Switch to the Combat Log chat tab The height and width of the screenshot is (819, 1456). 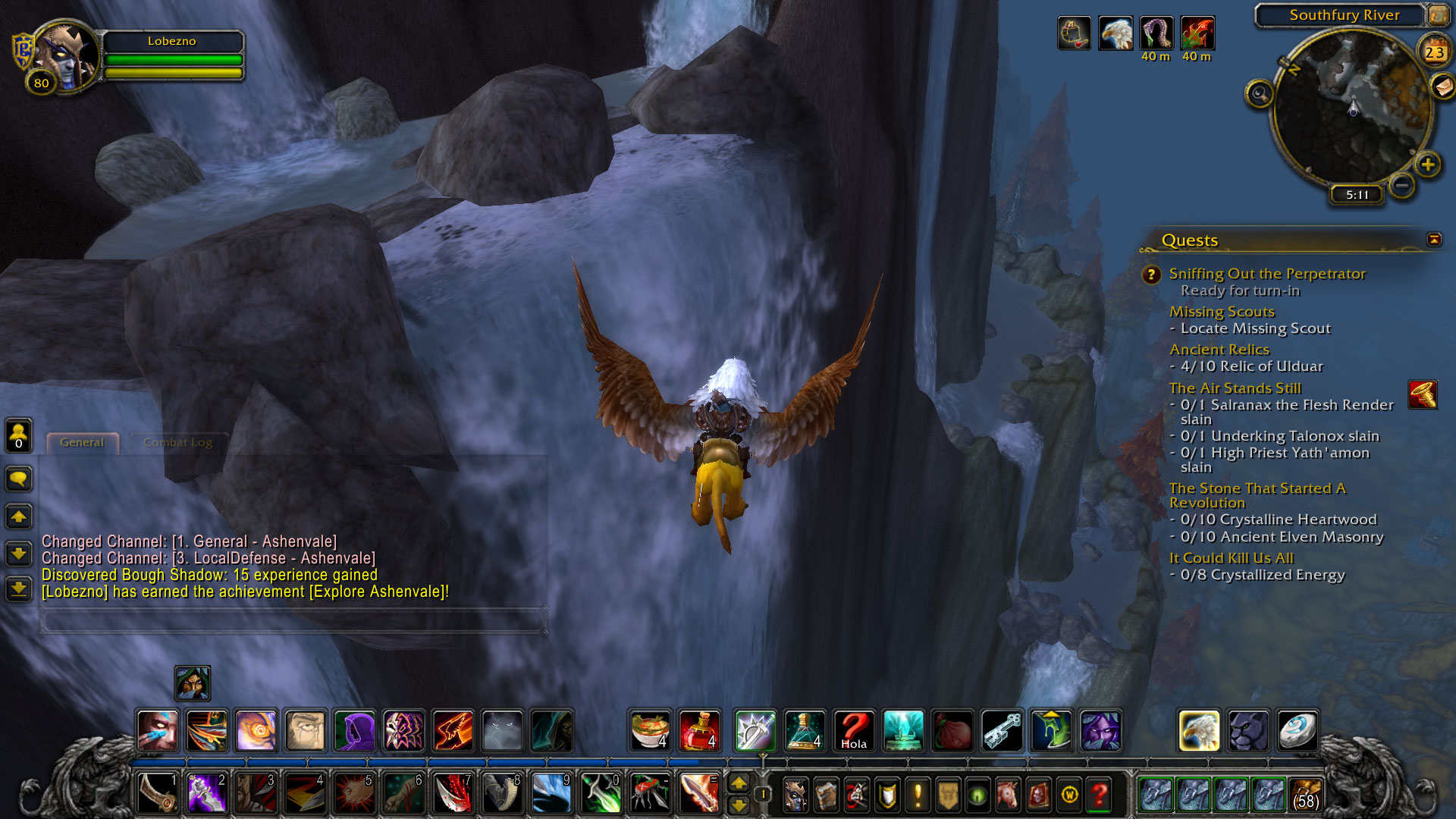177,442
